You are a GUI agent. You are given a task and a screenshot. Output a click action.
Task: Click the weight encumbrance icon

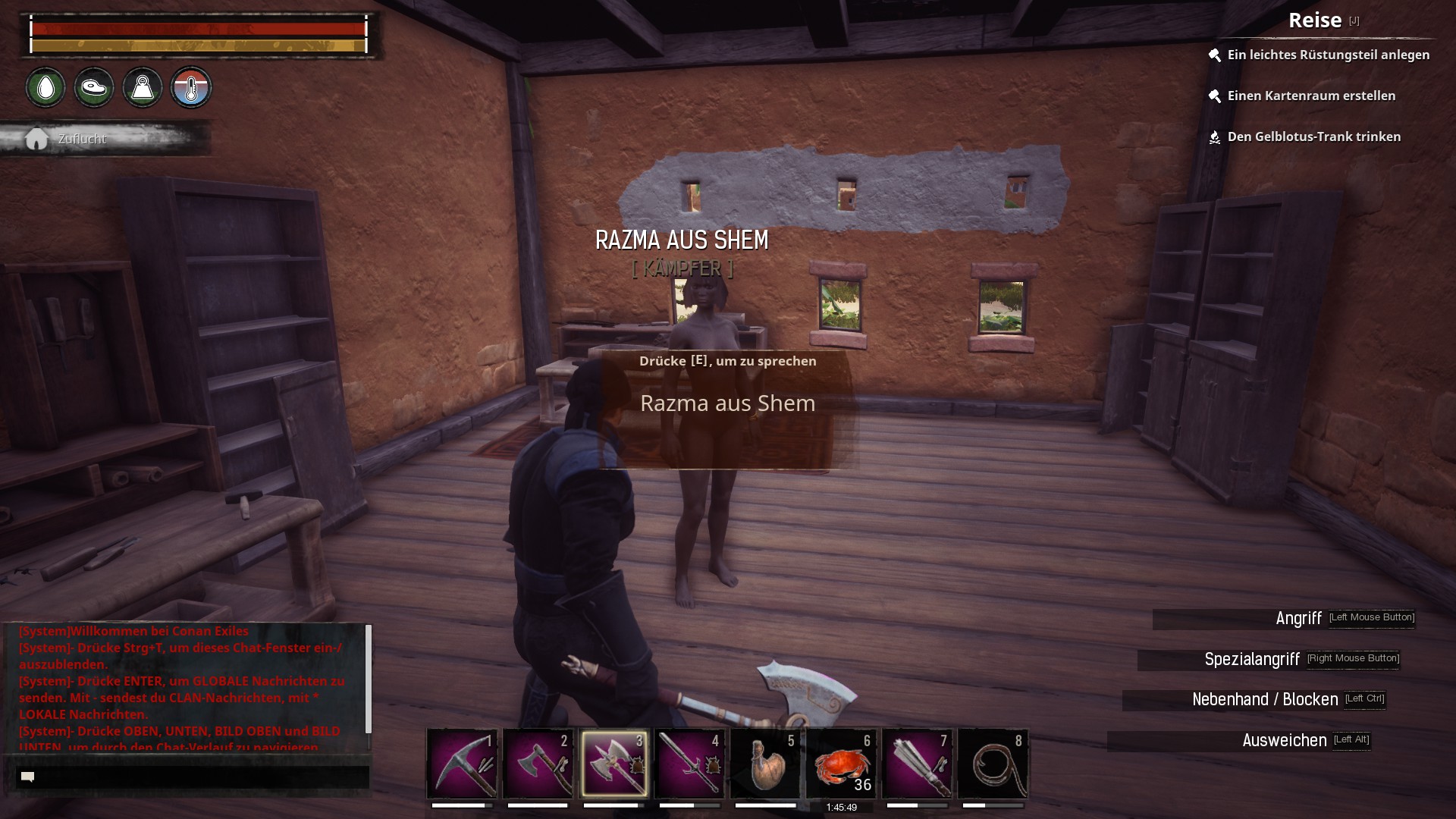tap(143, 88)
